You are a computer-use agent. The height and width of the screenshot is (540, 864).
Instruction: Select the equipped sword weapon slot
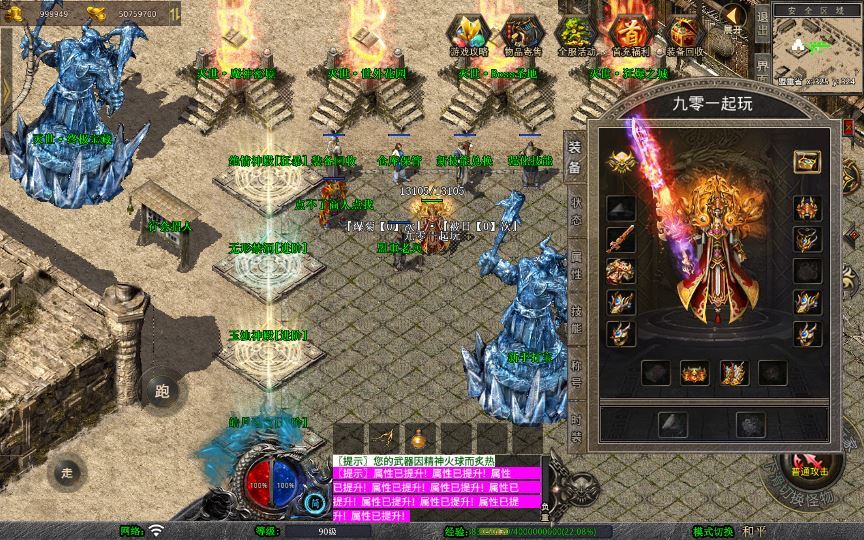(620, 240)
